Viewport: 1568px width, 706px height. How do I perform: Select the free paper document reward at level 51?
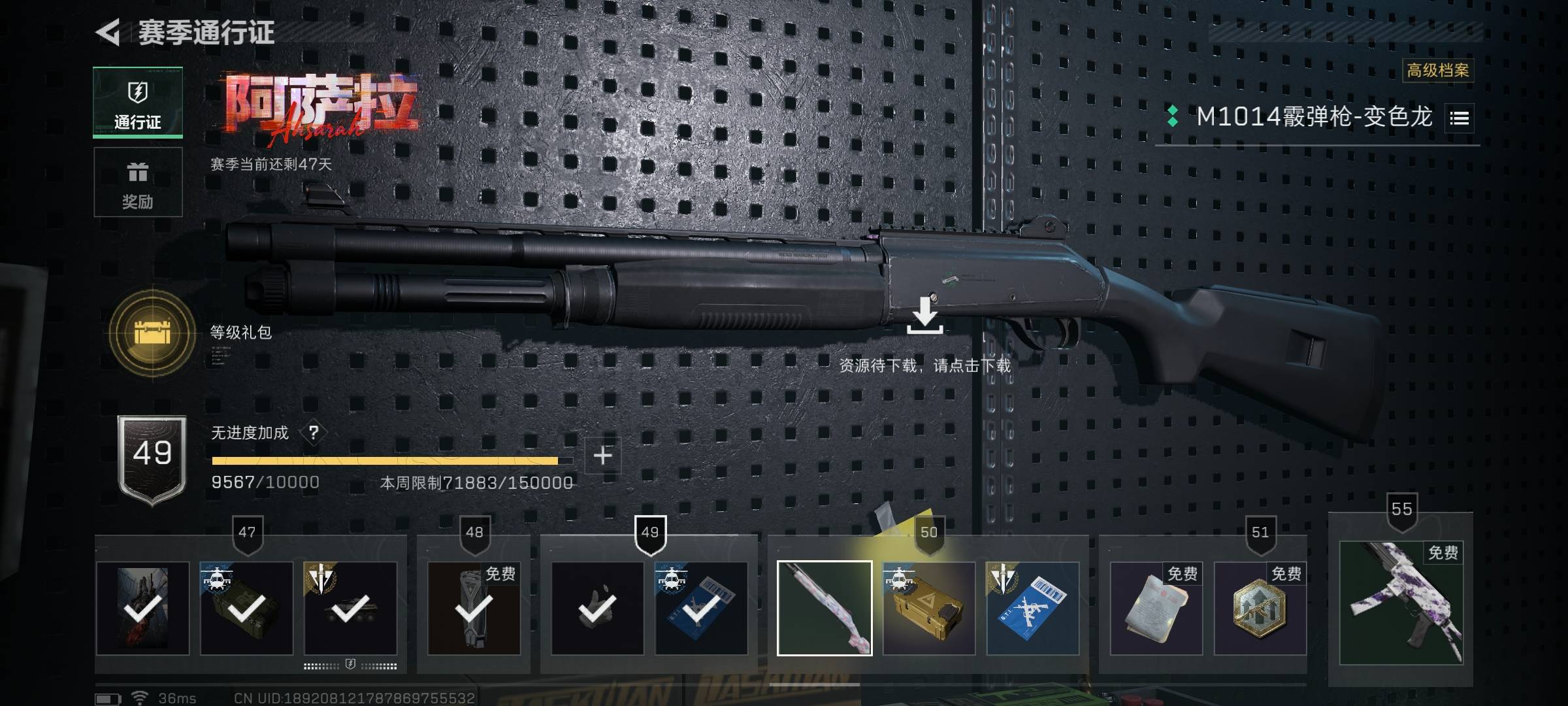click(x=1156, y=609)
